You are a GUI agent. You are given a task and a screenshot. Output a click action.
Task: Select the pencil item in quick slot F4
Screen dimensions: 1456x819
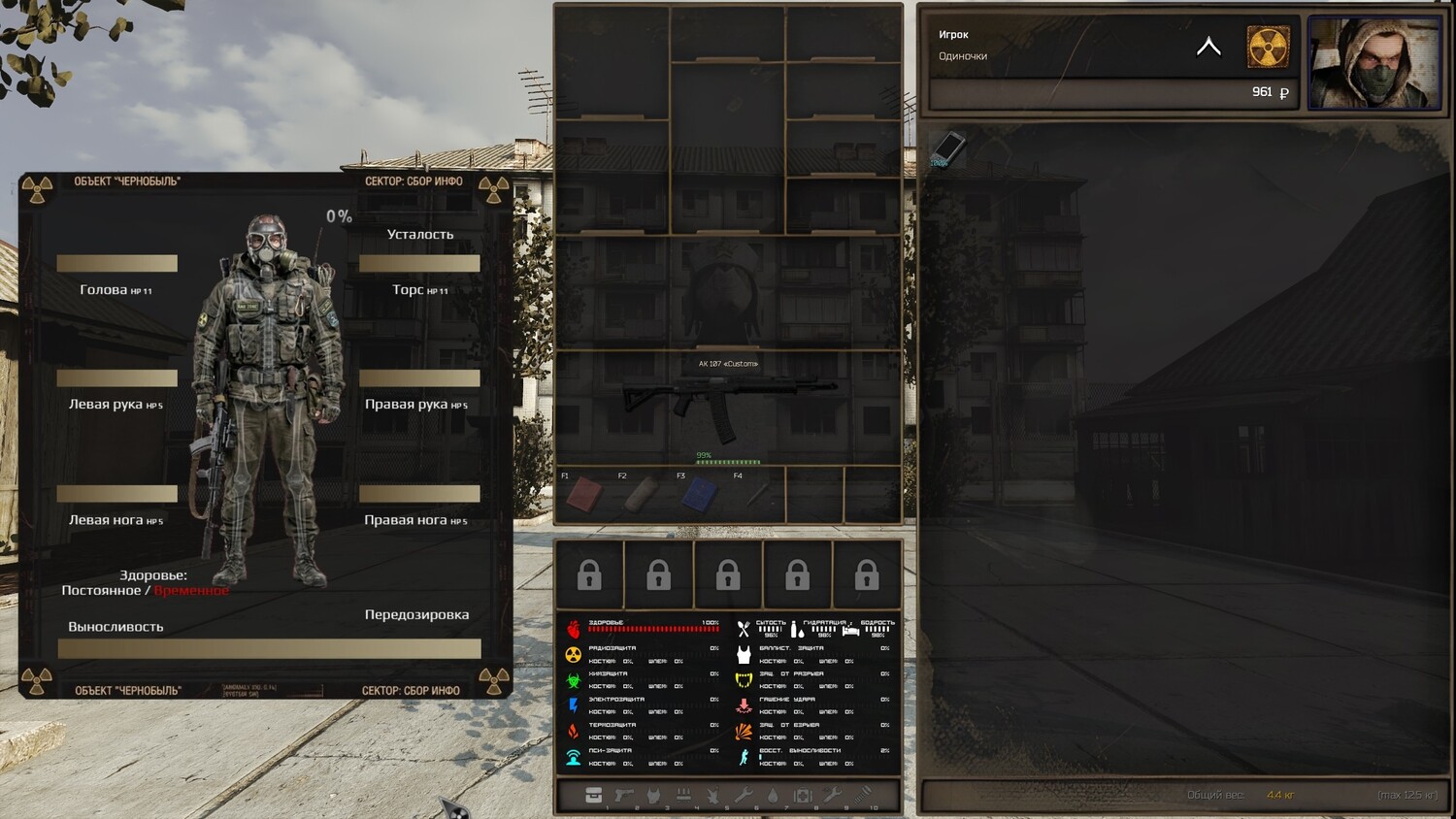click(x=756, y=496)
